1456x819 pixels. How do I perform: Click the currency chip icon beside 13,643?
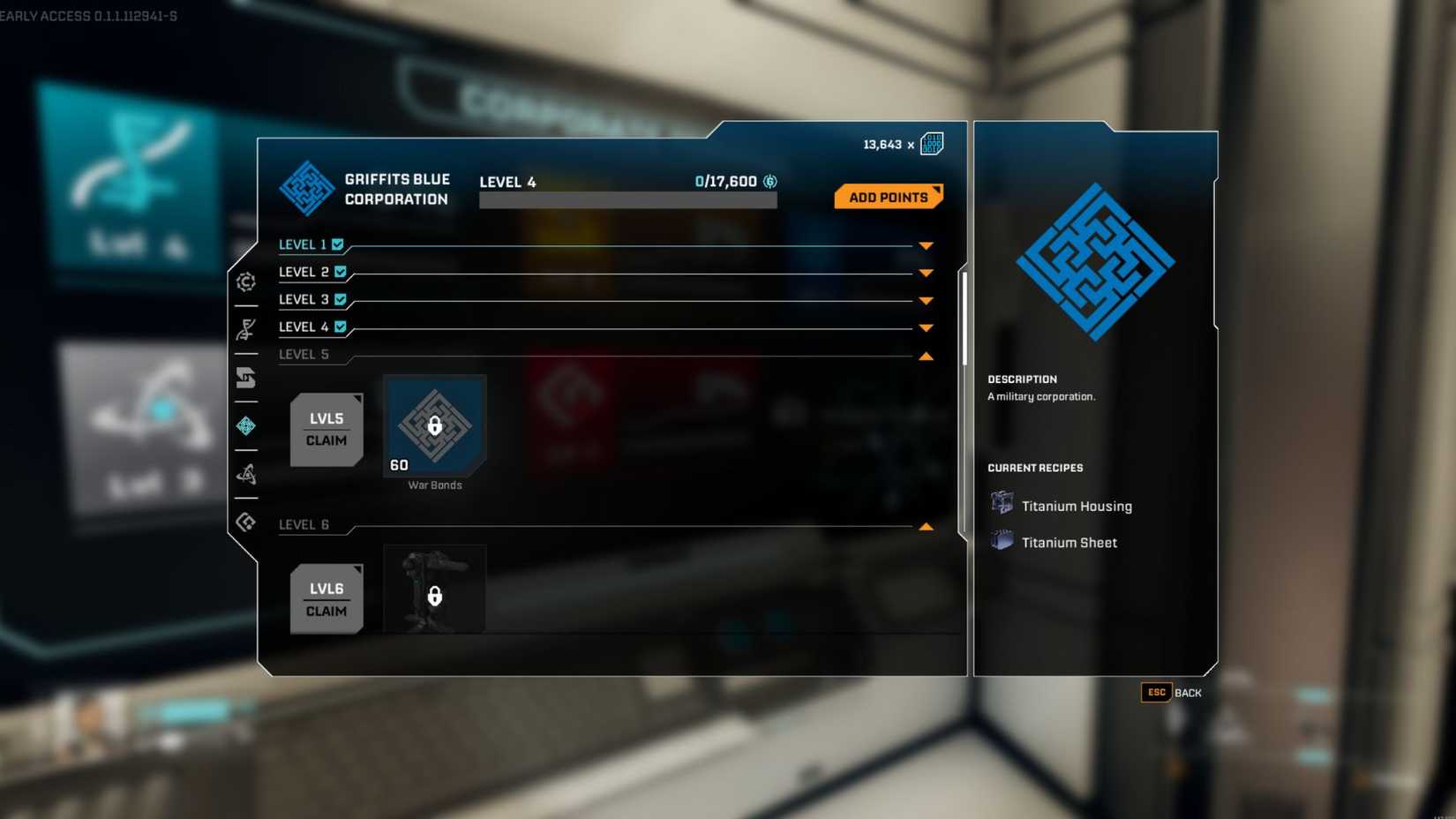[x=931, y=143]
